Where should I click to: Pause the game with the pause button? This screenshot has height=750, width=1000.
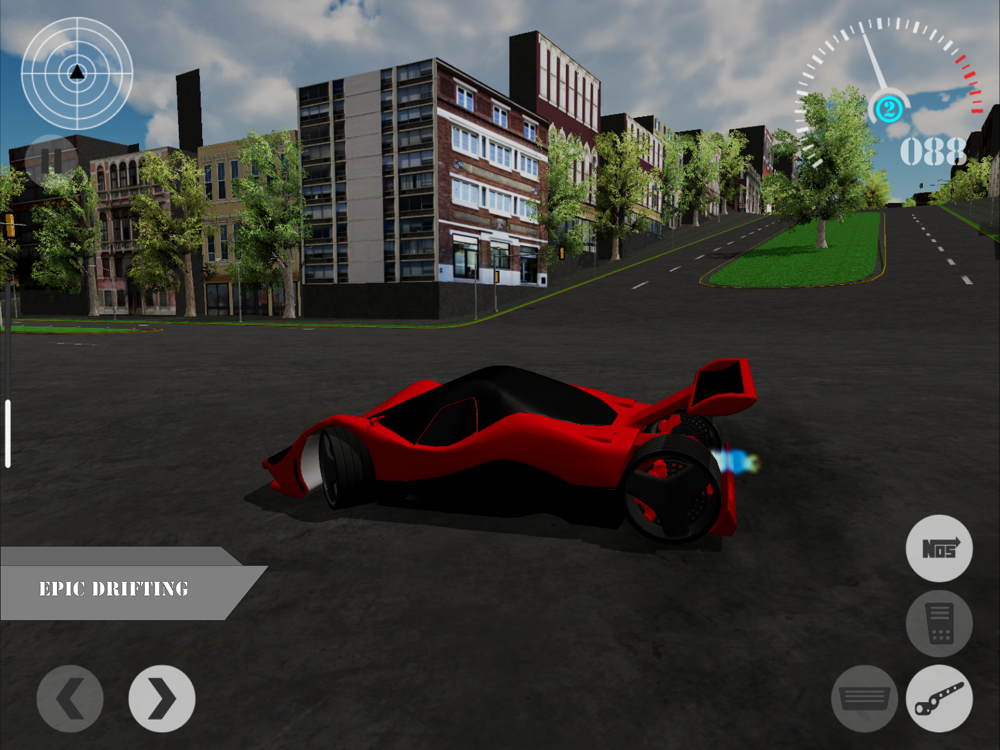(50, 159)
